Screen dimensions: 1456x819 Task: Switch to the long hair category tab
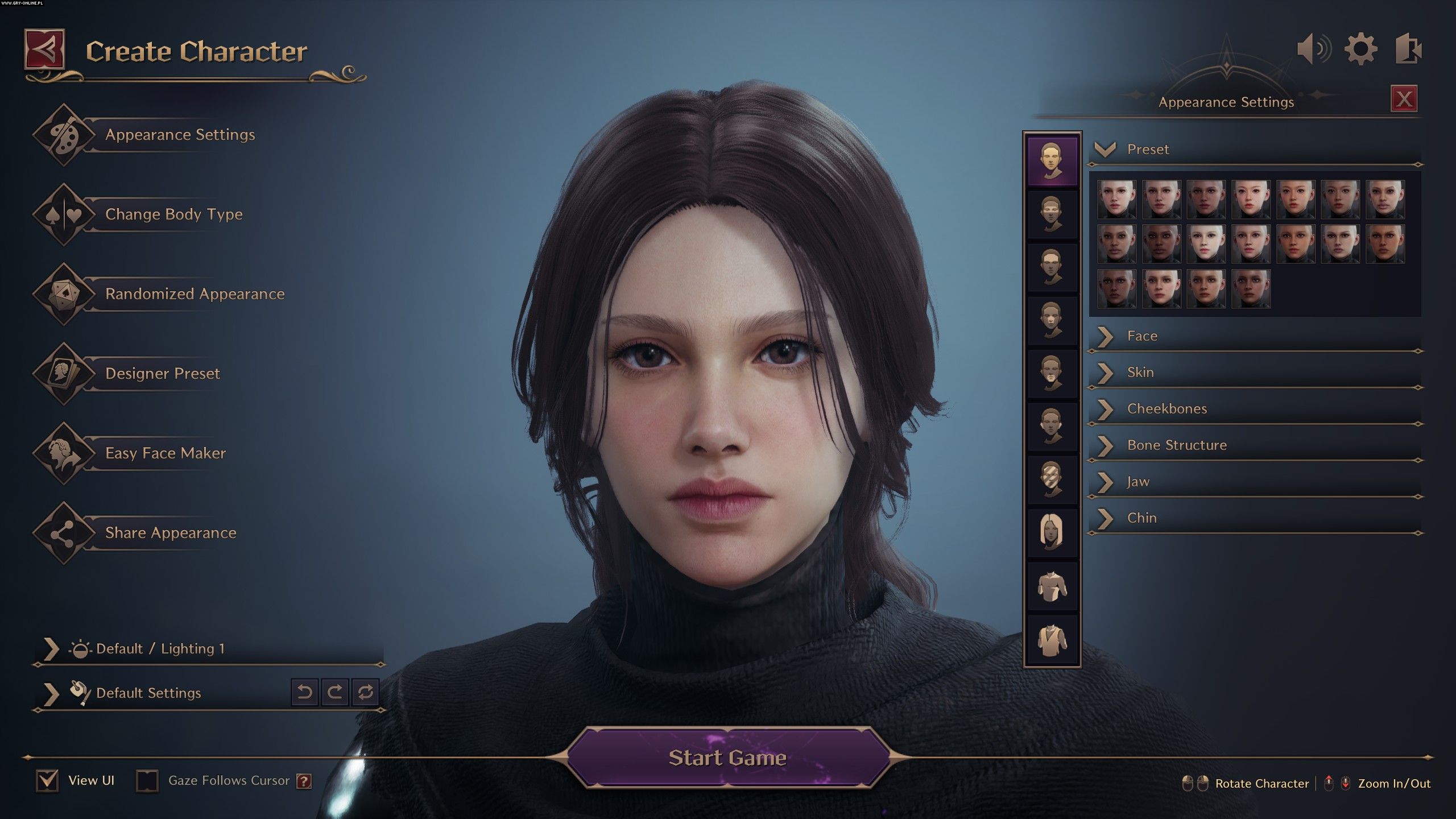pyautogui.click(x=1052, y=531)
